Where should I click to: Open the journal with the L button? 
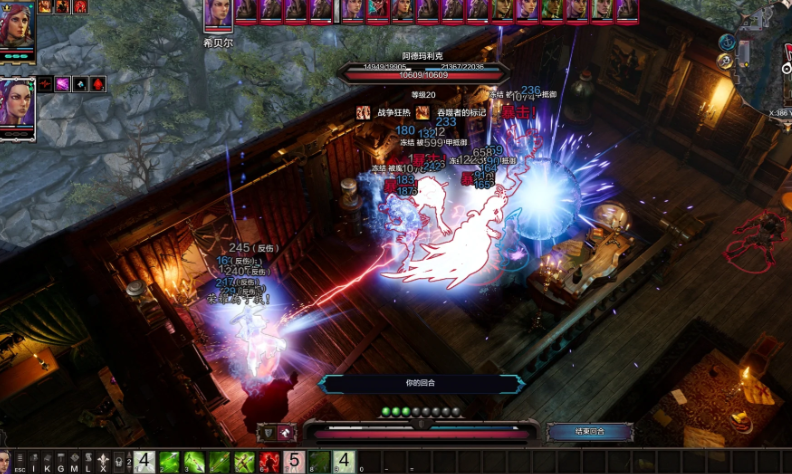tap(88, 462)
